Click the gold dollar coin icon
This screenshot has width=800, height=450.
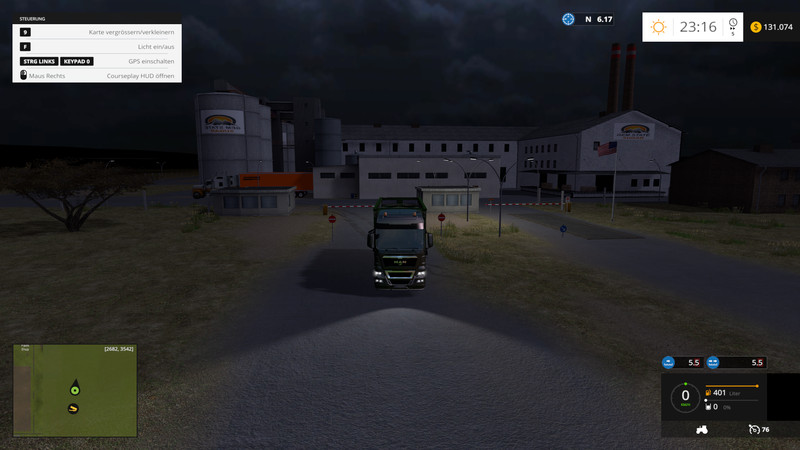coord(756,27)
